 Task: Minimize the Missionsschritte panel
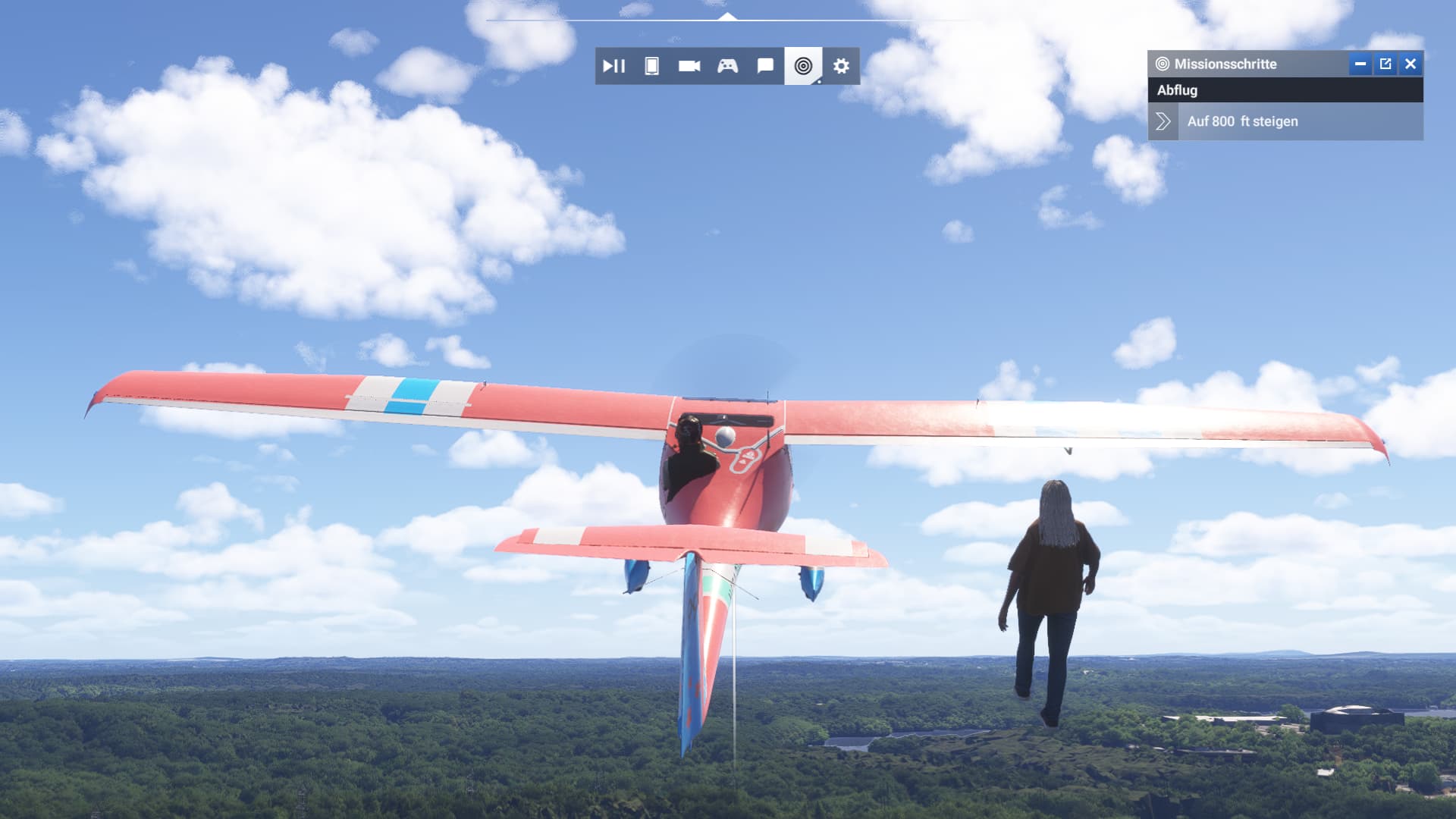[x=1360, y=64]
